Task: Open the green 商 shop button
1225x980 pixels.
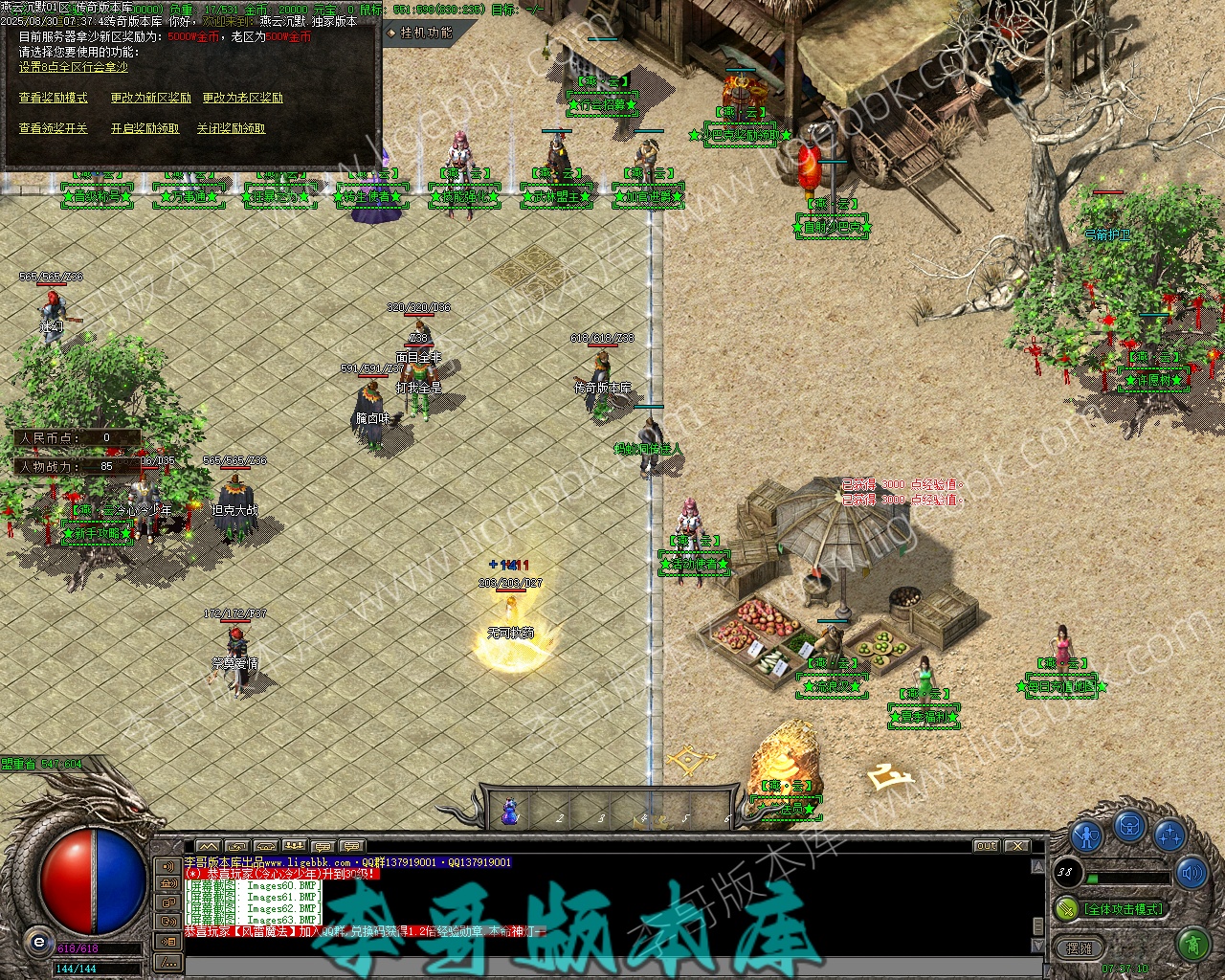Action: 1192,947
